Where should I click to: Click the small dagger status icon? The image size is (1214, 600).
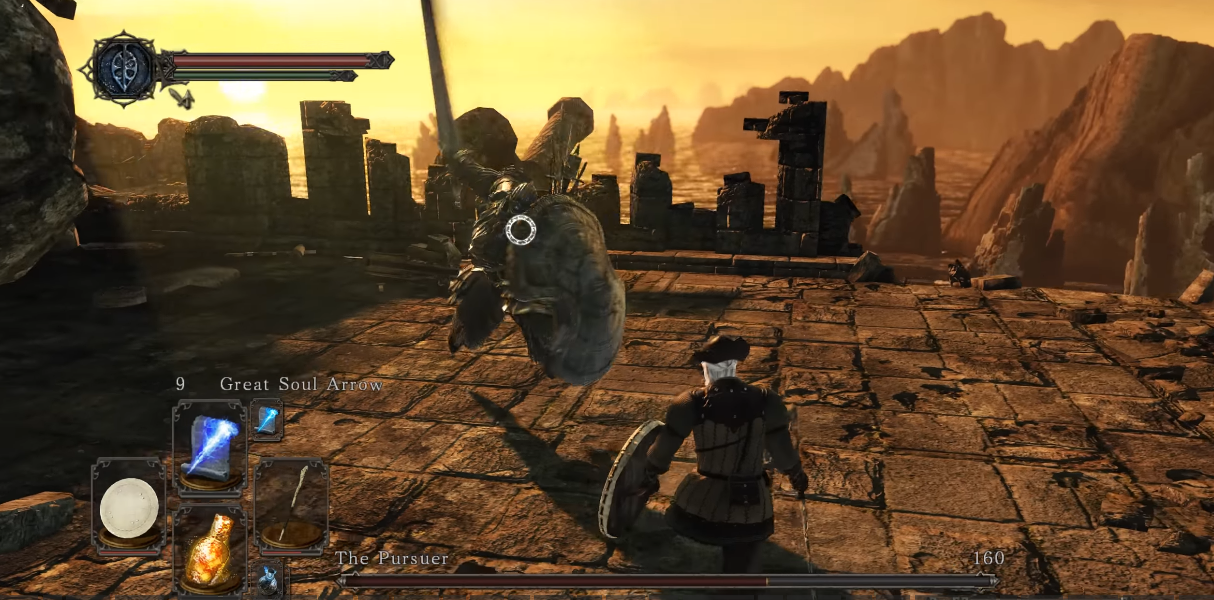pos(181,97)
